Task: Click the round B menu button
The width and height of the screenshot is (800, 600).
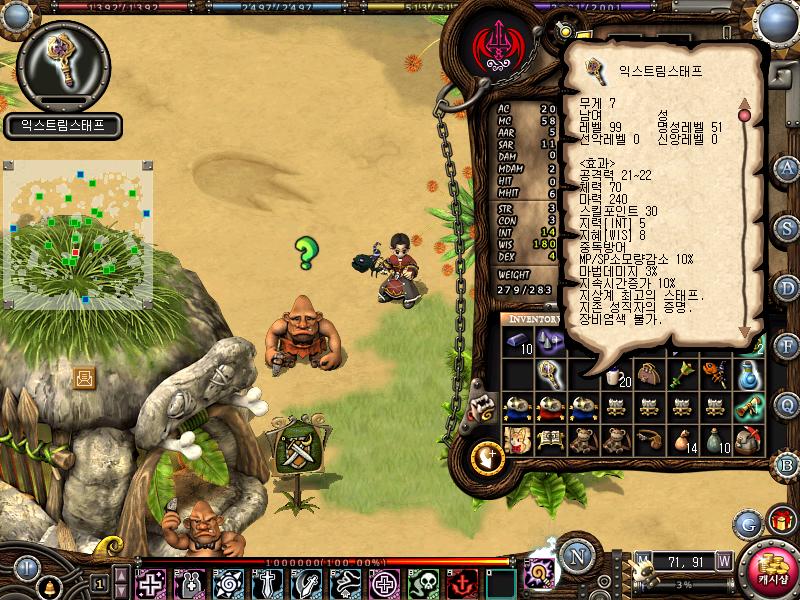Action: tap(787, 464)
